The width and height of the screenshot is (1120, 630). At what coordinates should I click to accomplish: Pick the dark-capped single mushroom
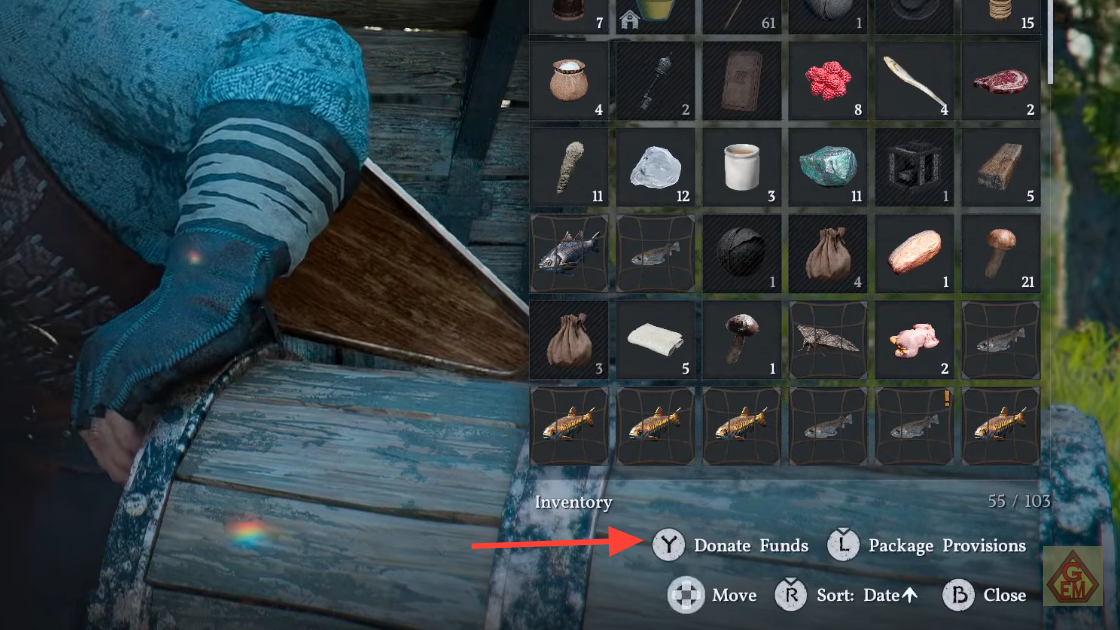741,340
